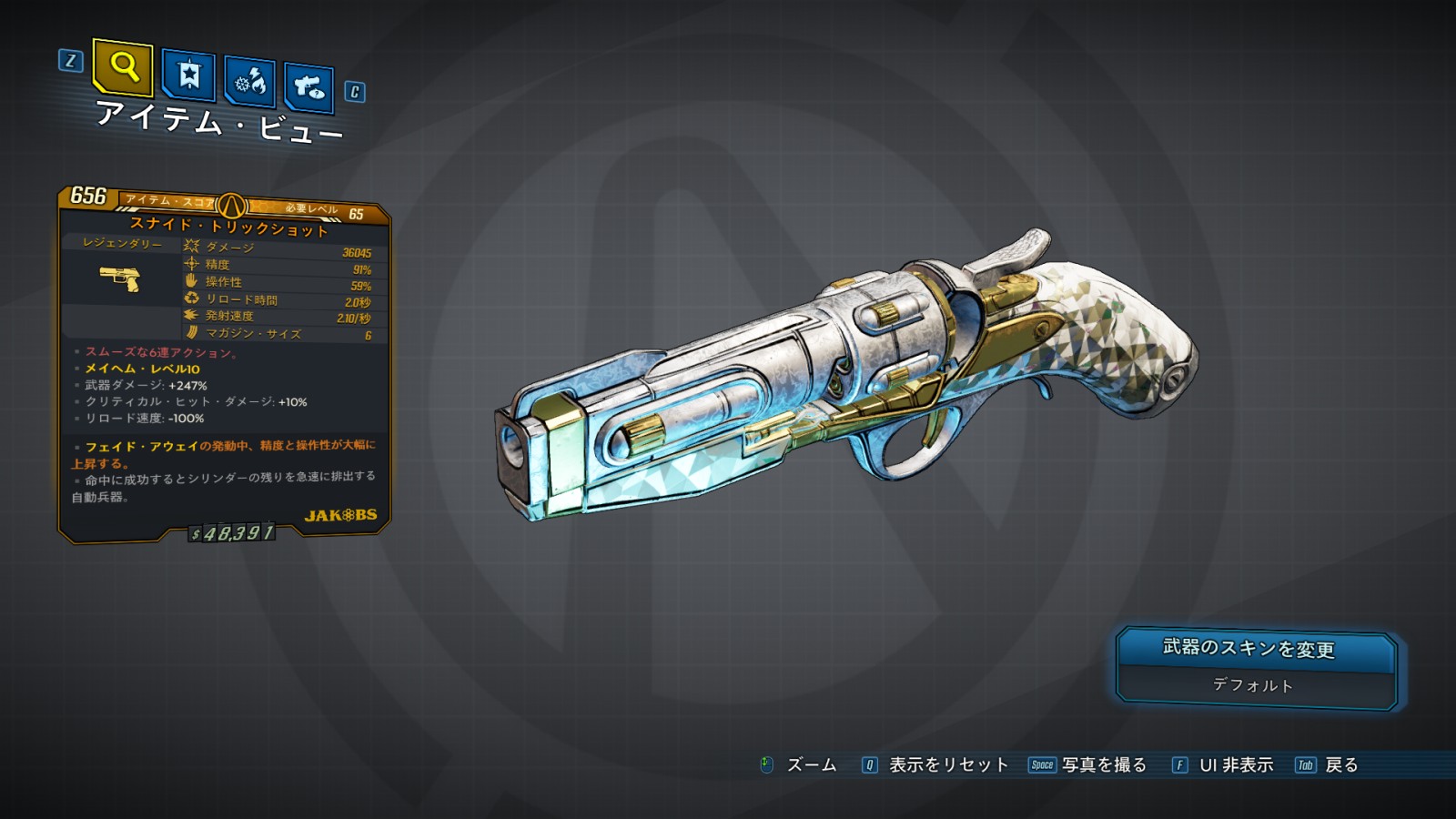Image resolution: width=1456 pixels, height=819 pixels.
Task: Switch to the star badge tab
Action: 188,75
